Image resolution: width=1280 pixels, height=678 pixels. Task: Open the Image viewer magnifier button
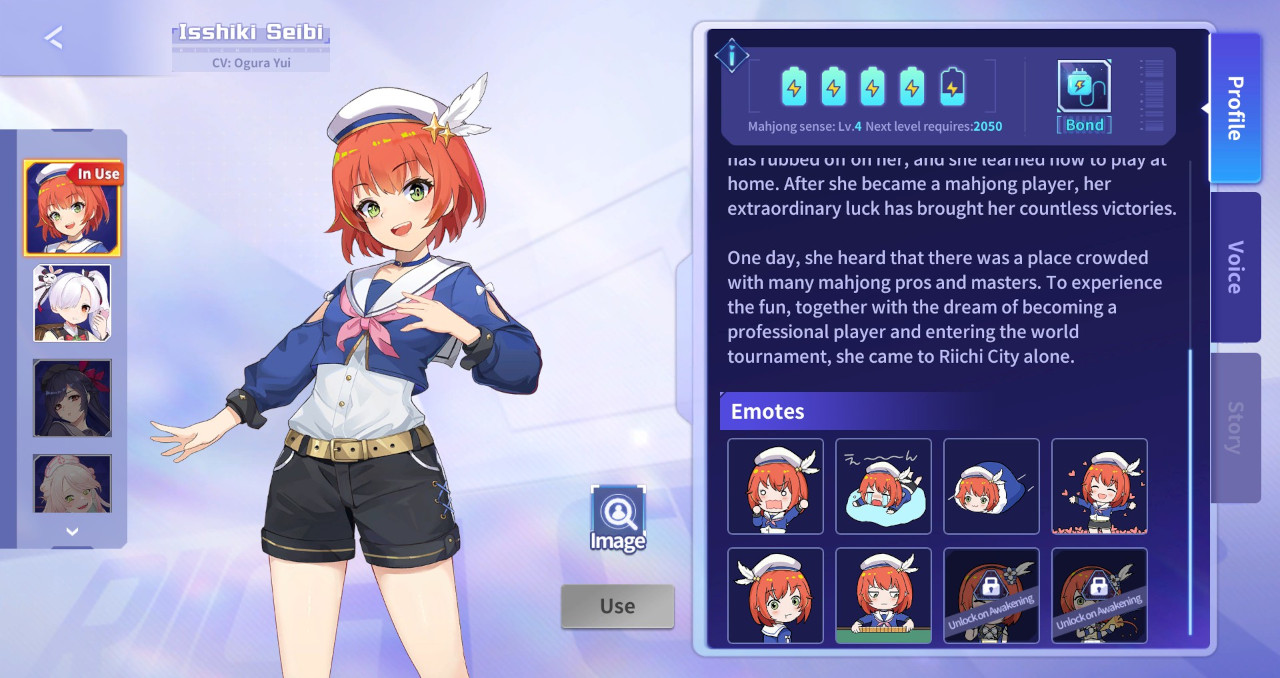617,518
